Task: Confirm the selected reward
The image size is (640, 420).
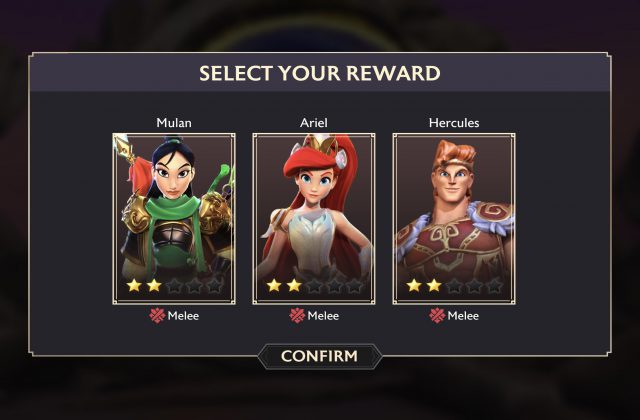Action: coord(319,356)
